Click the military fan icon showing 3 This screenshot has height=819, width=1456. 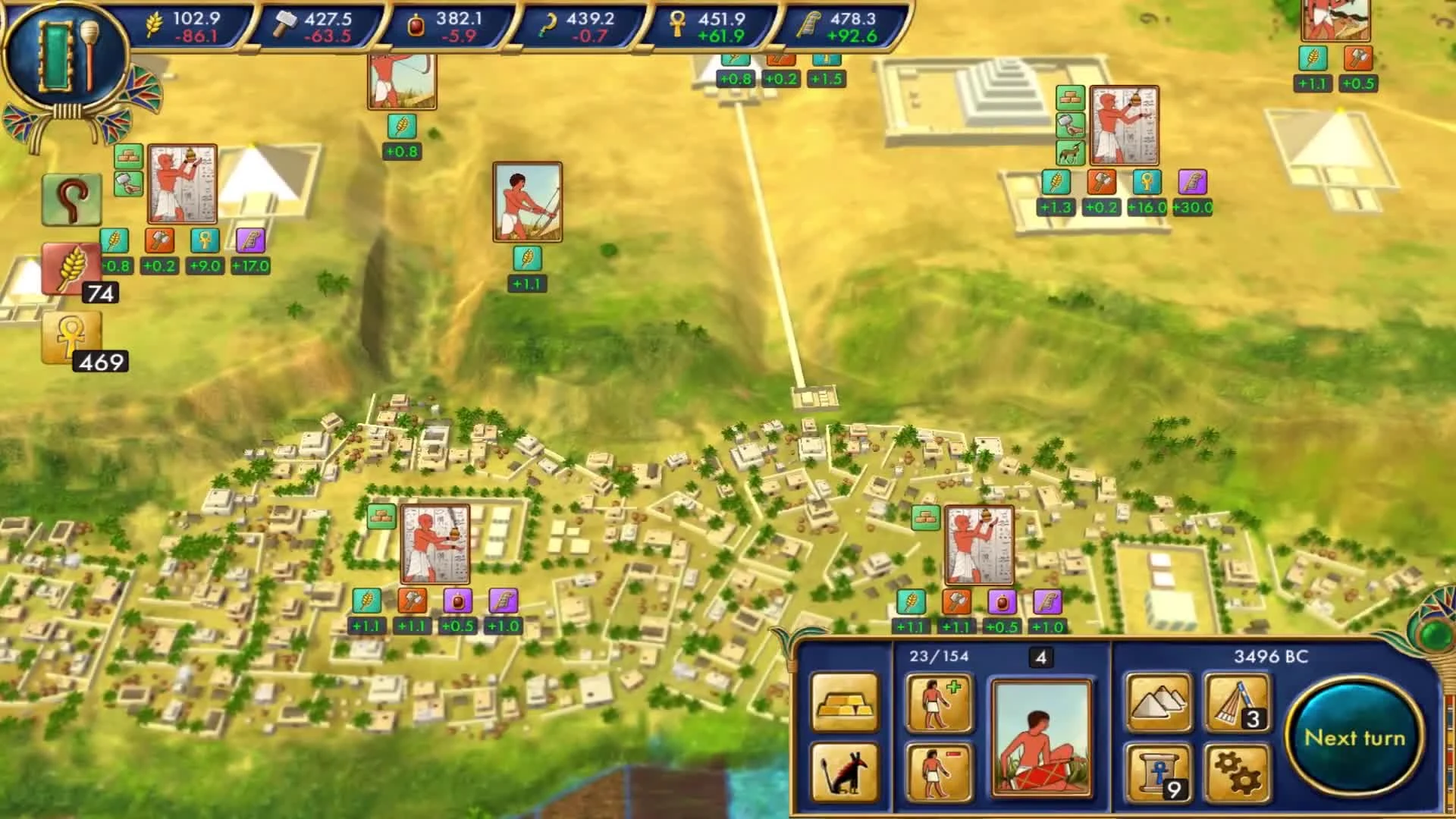click(1237, 702)
